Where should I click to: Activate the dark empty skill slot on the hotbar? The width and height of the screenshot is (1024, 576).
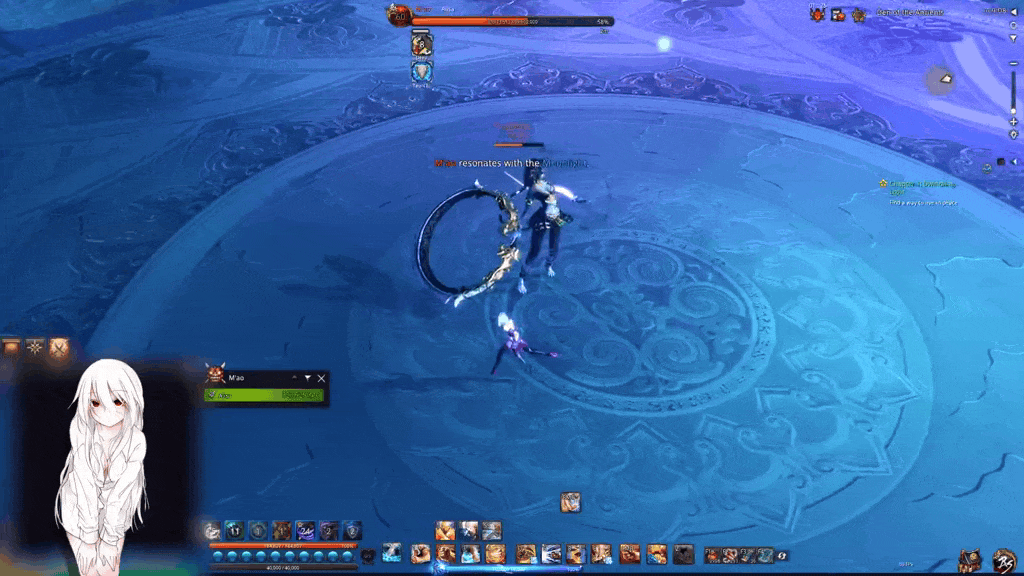[x=683, y=554]
